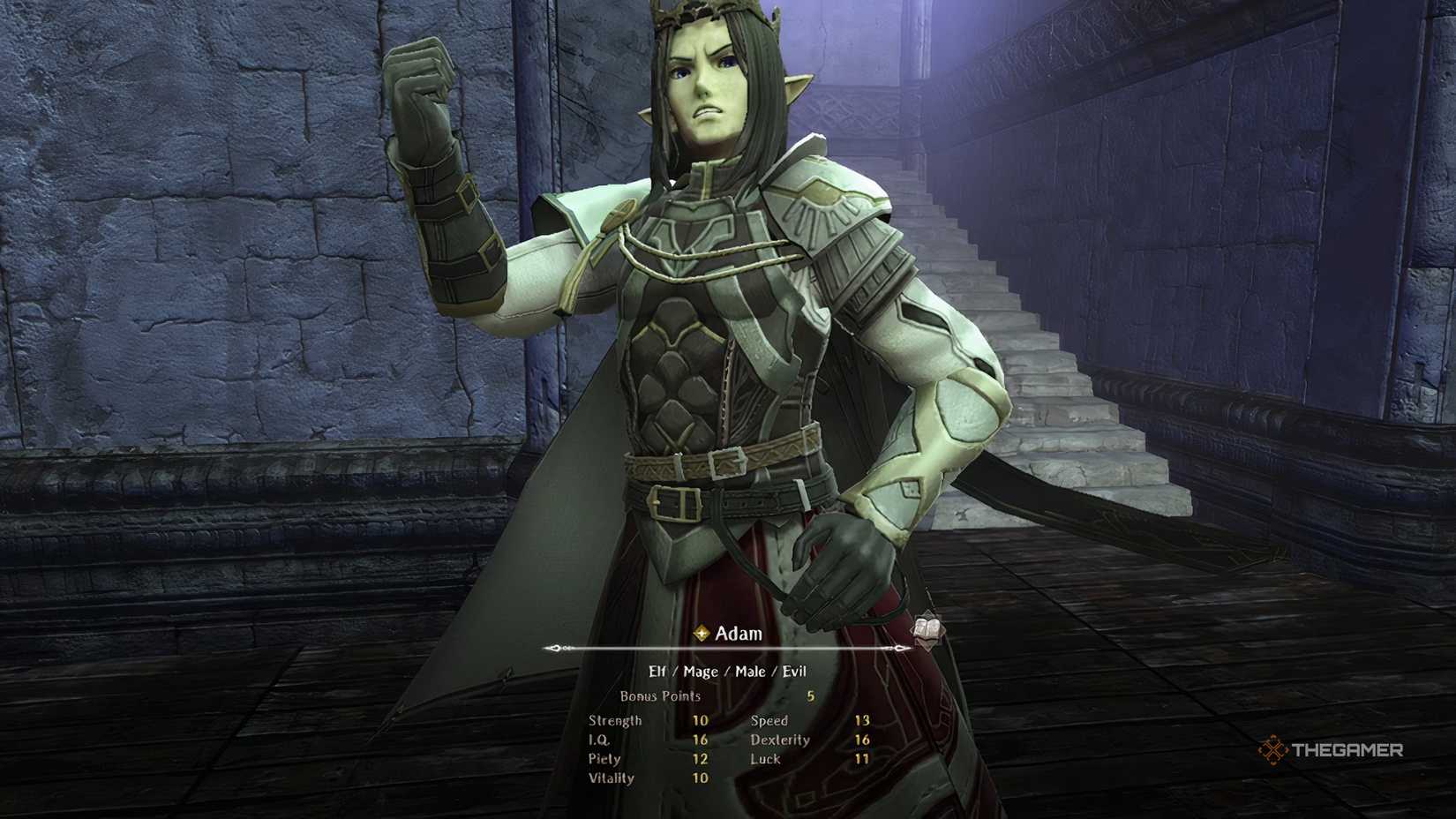
Task: Click the Strength stat label
Action: [x=616, y=721]
